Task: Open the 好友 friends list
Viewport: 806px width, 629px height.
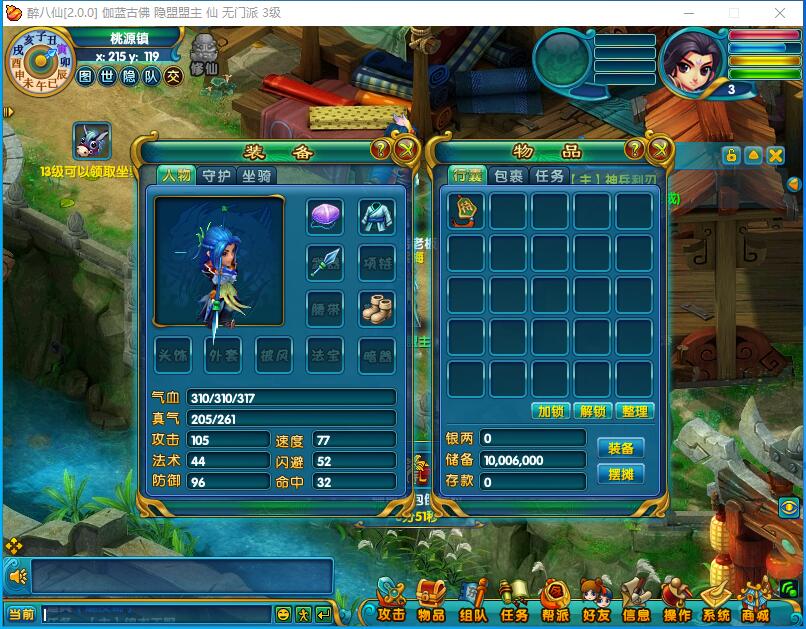Action: coord(596,604)
